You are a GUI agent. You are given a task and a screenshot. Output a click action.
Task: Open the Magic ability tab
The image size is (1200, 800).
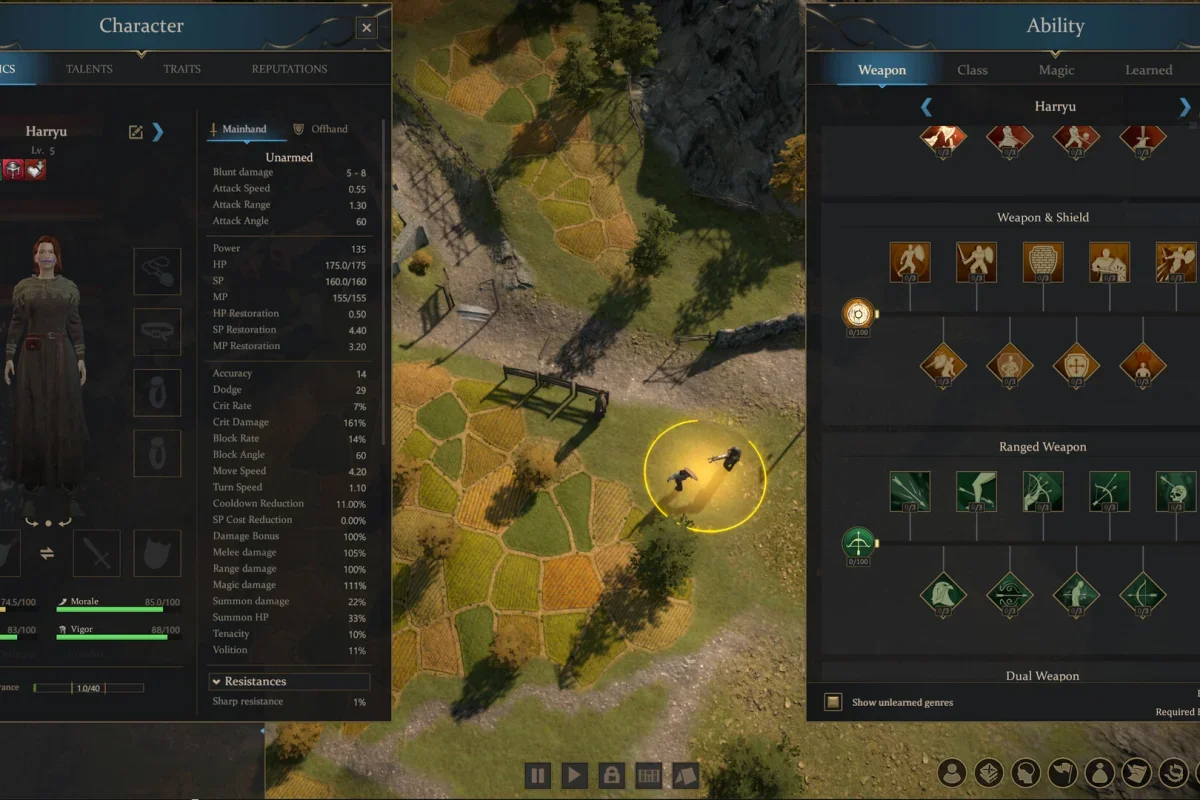1056,70
